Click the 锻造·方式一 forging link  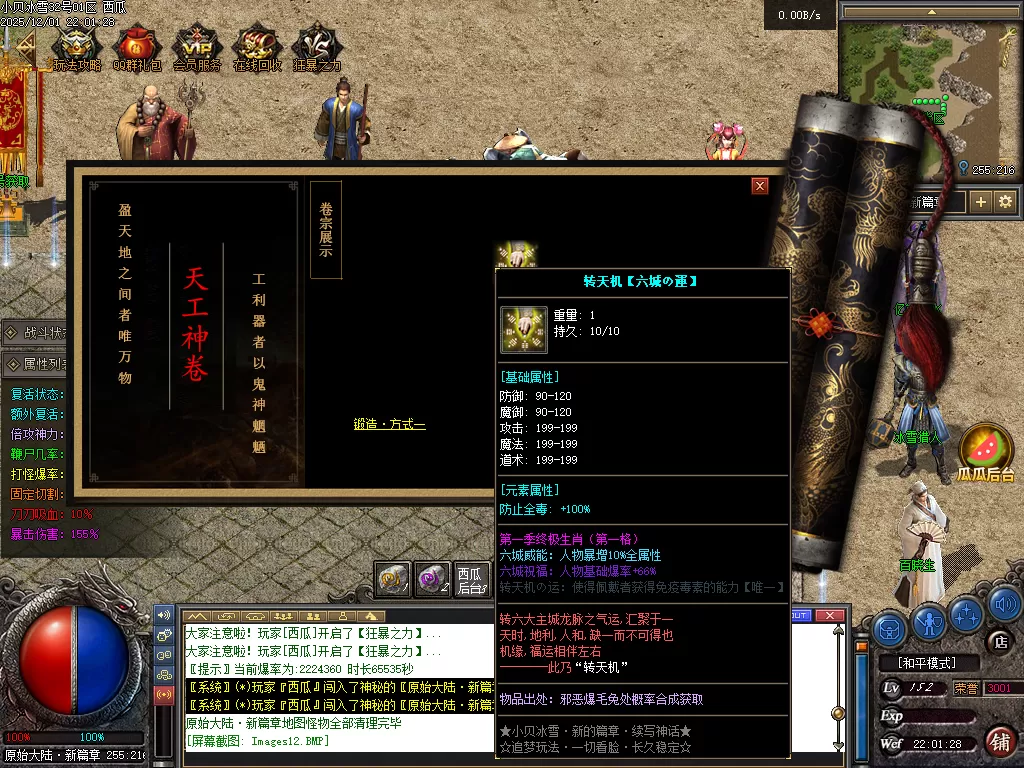389,425
